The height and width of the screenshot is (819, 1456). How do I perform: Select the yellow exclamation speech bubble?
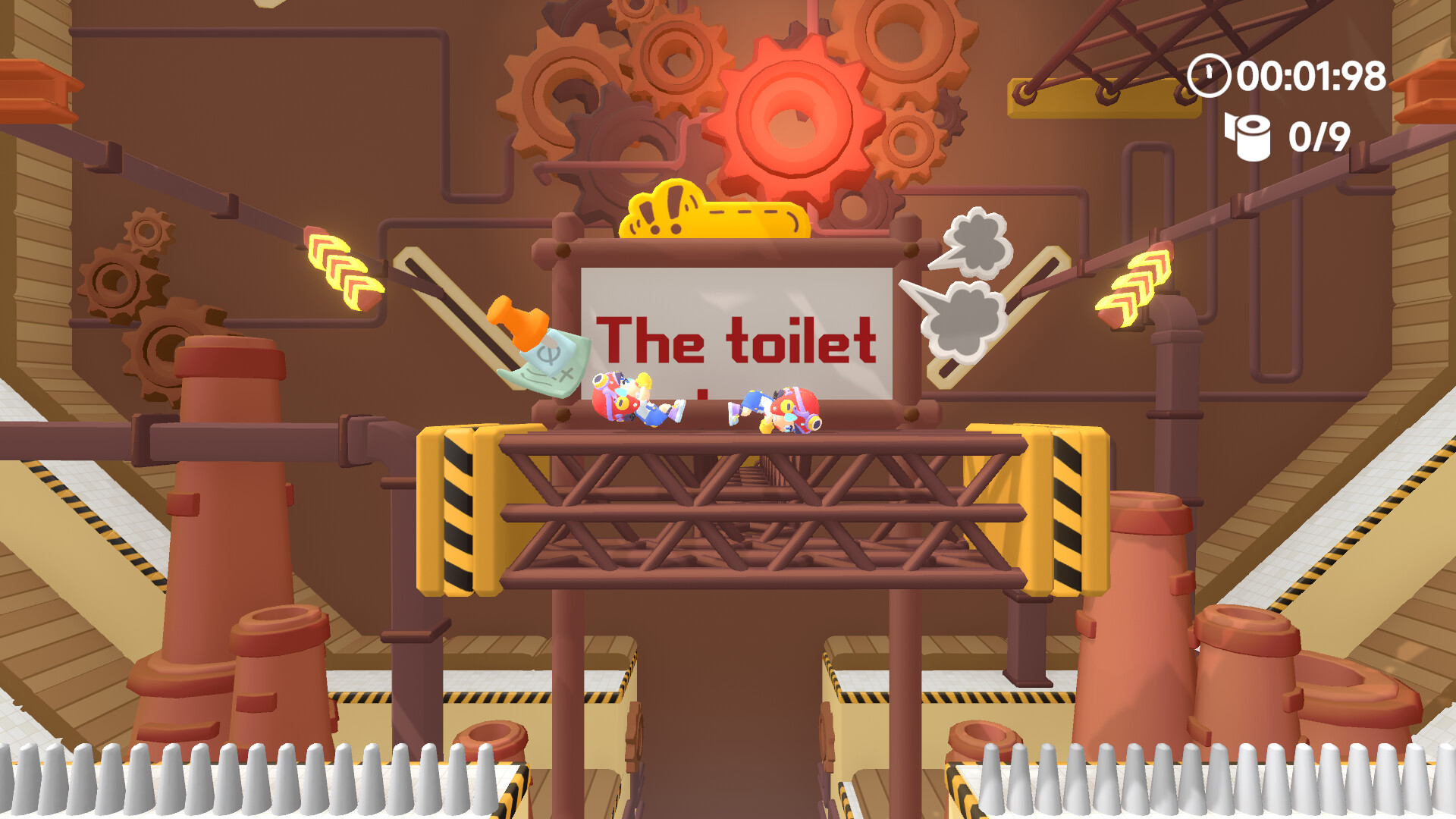(x=713, y=212)
